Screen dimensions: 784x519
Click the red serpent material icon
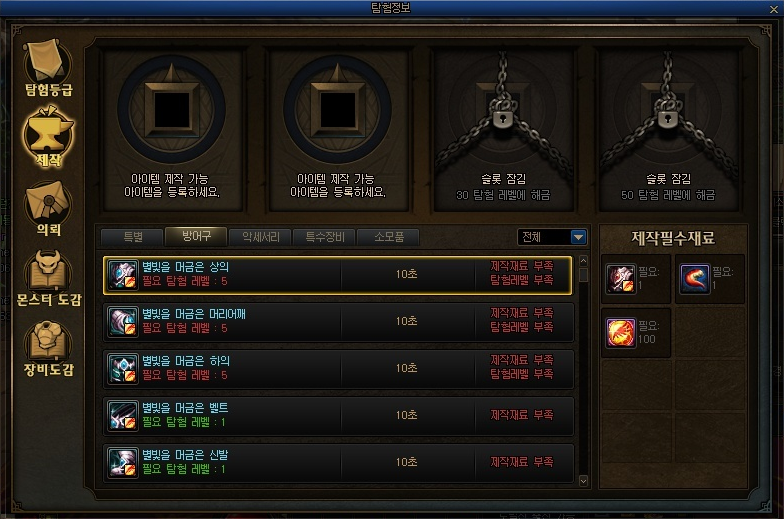coord(694,278)
